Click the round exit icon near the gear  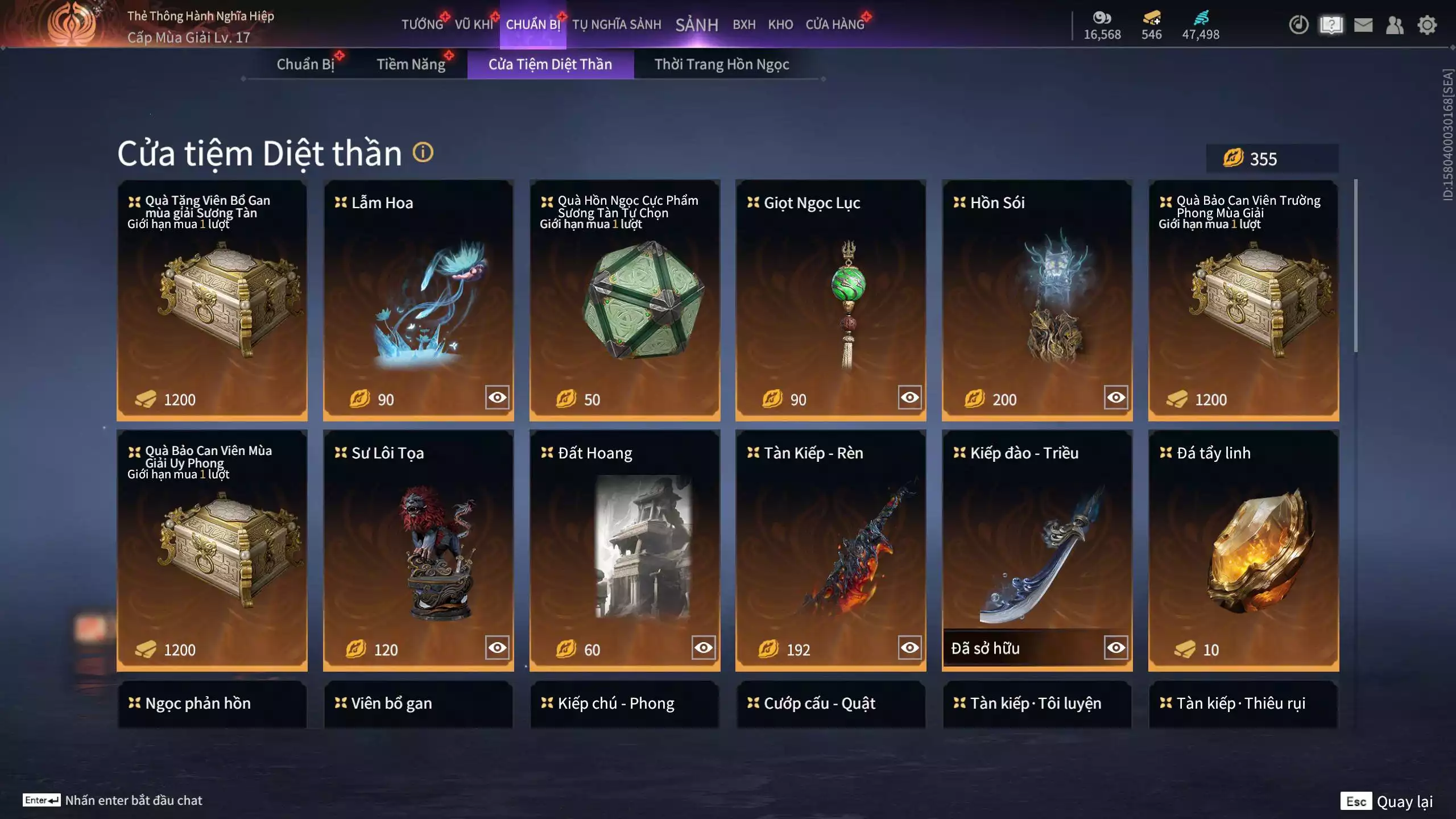coord(1298,25)
